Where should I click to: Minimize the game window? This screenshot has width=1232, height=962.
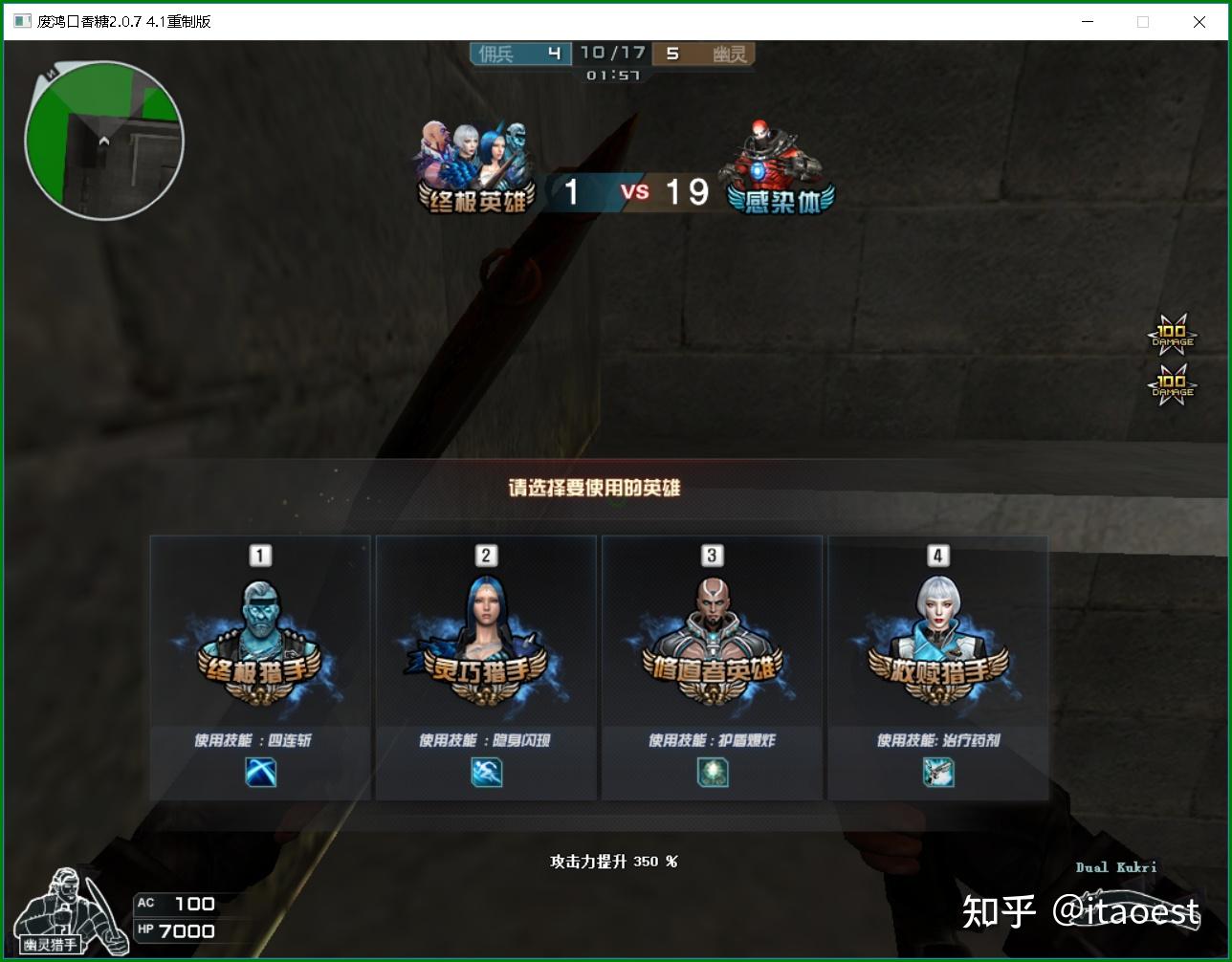(1087, 22)
